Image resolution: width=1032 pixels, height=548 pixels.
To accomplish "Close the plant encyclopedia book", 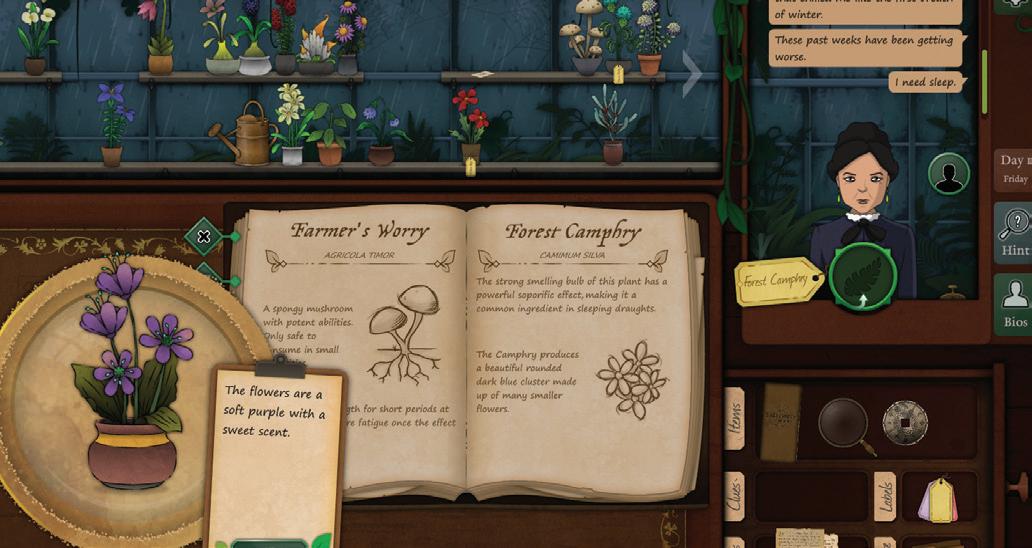I will pyautogui.click(x=204, y=237).
